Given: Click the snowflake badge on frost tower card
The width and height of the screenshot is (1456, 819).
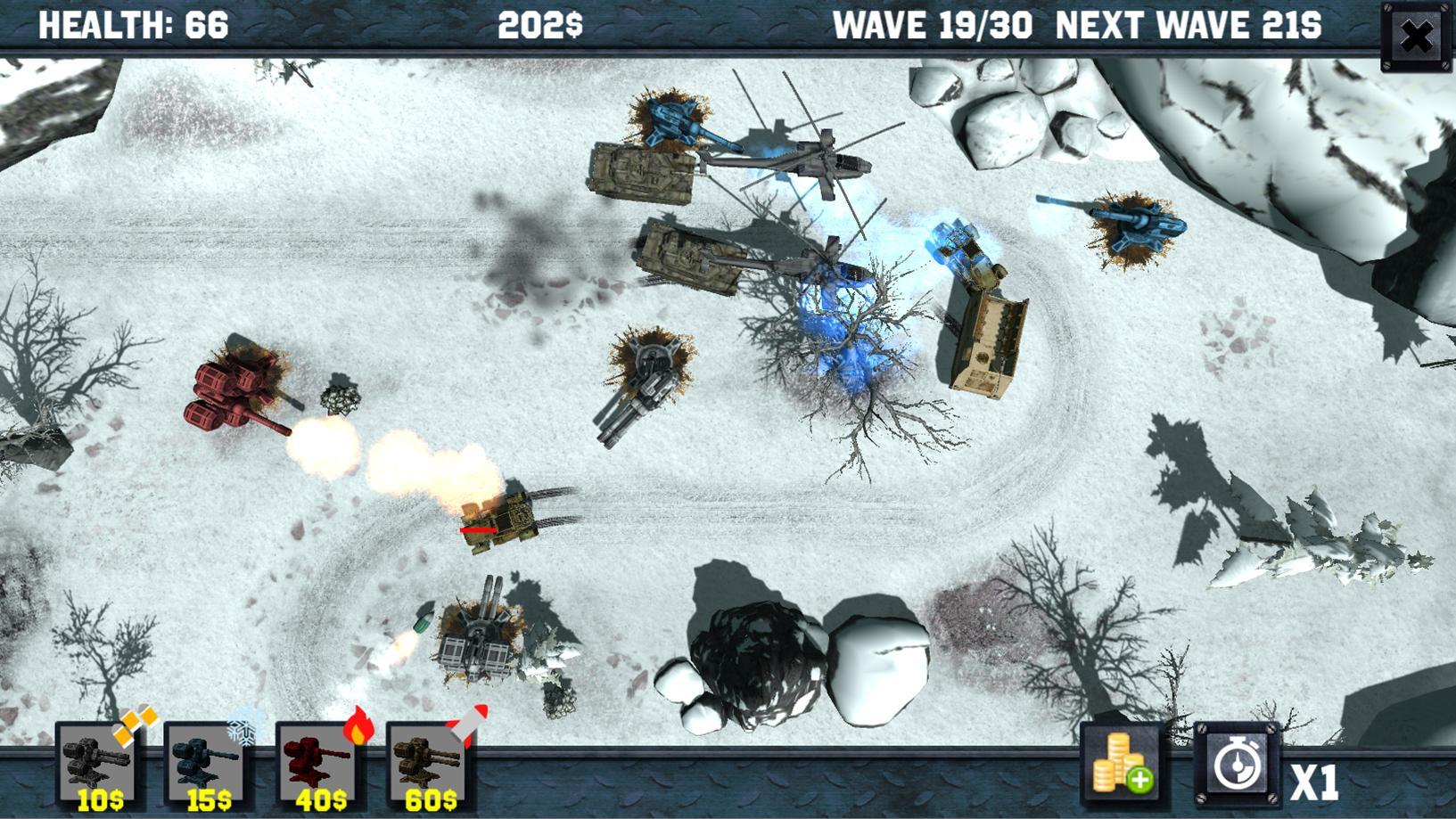Looking at the screenshot, I should click(x=243, y=733).
